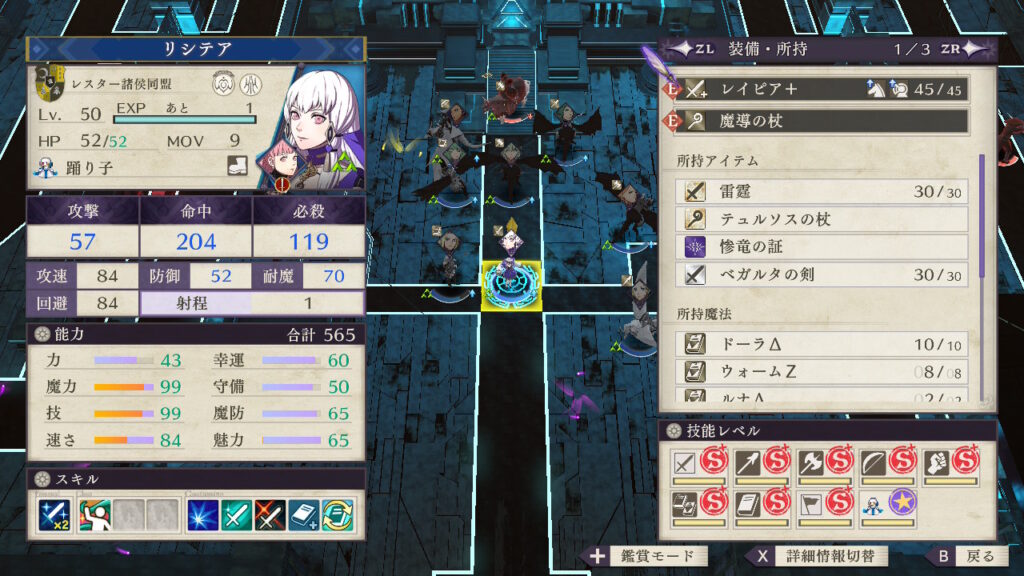The width and height of the screenshot is (1024, 576).
Task: Open 鑑賞モード viewing mode
Action: [x=648, y=556]
